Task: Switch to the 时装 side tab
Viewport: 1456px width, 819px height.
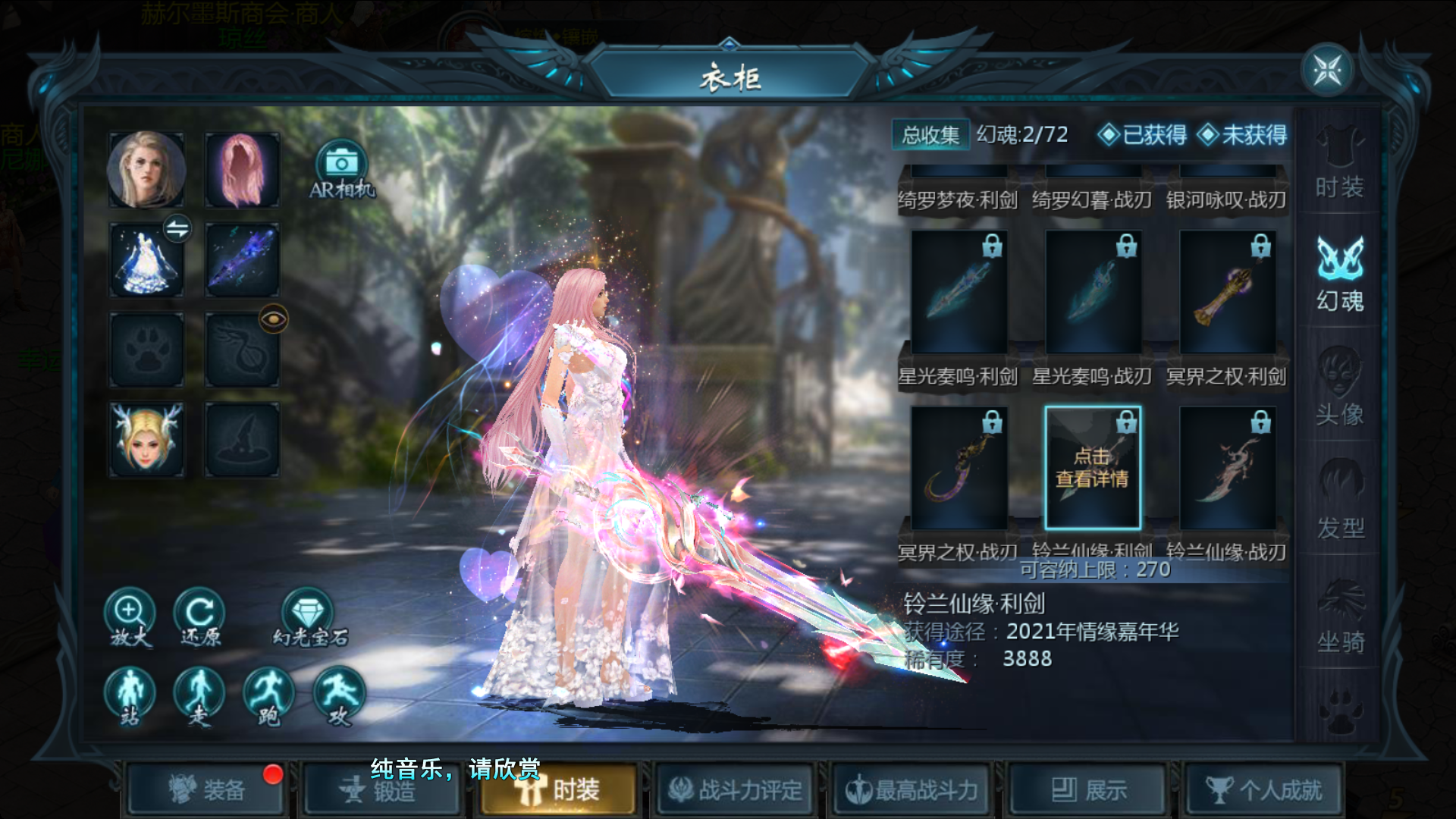Action: click(1339, 163)
